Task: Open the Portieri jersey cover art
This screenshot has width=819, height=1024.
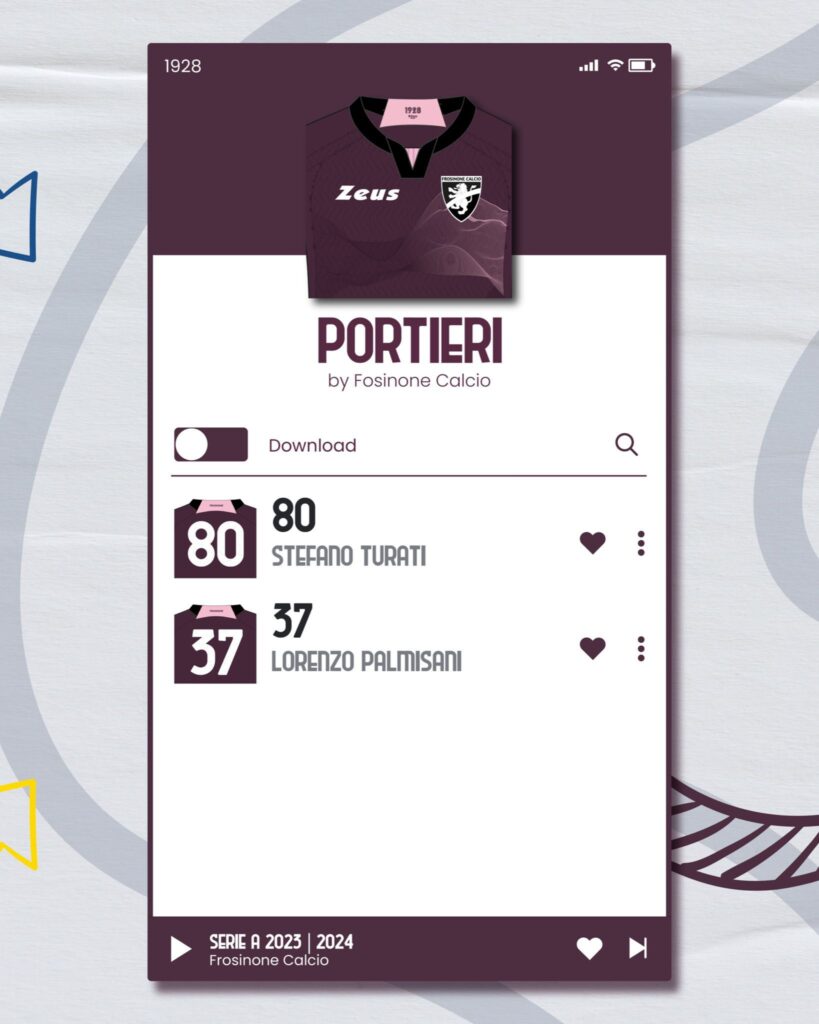Action: point(410,198)
